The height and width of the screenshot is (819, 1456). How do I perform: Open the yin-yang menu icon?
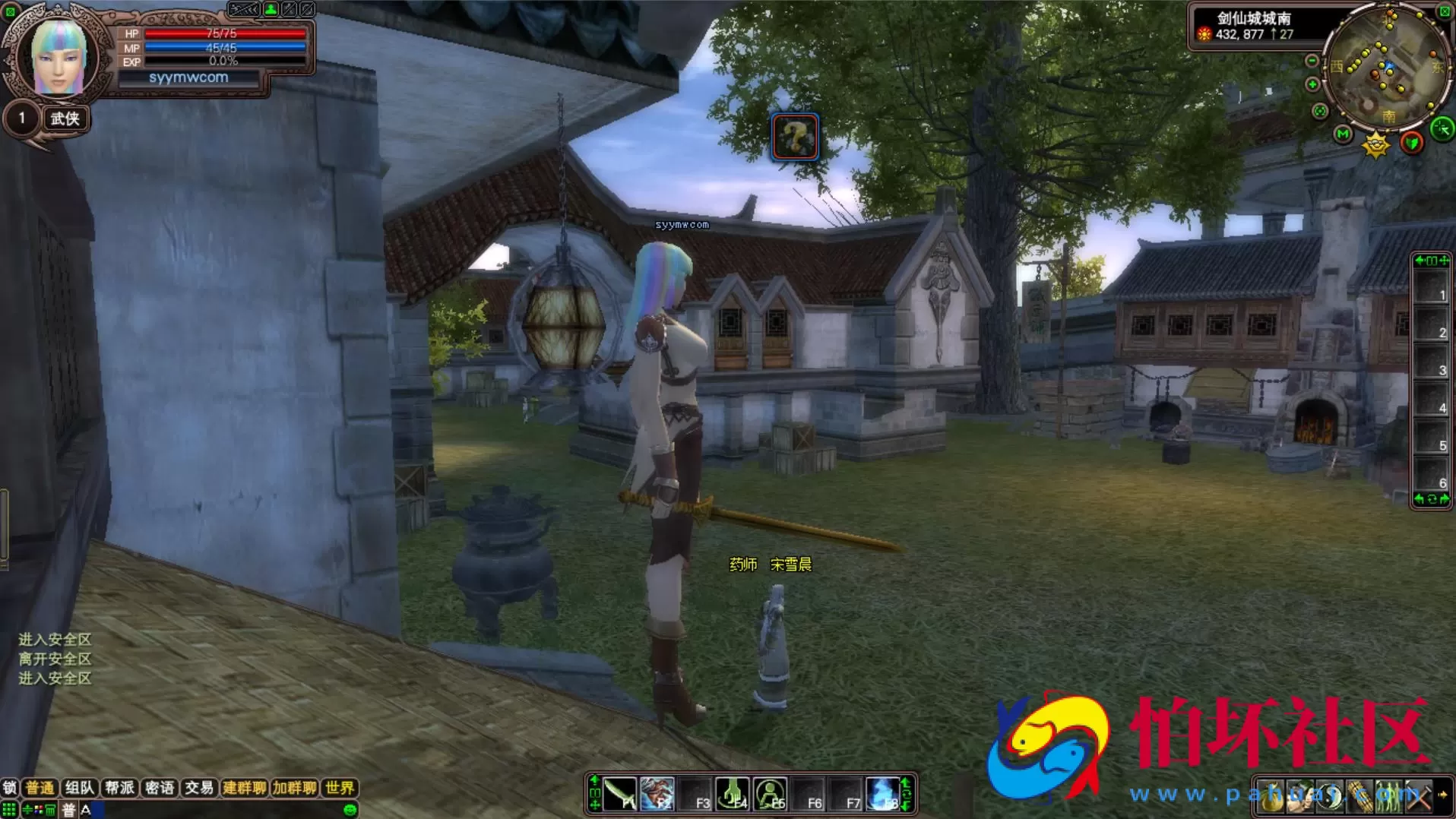tap(1328, 796)
